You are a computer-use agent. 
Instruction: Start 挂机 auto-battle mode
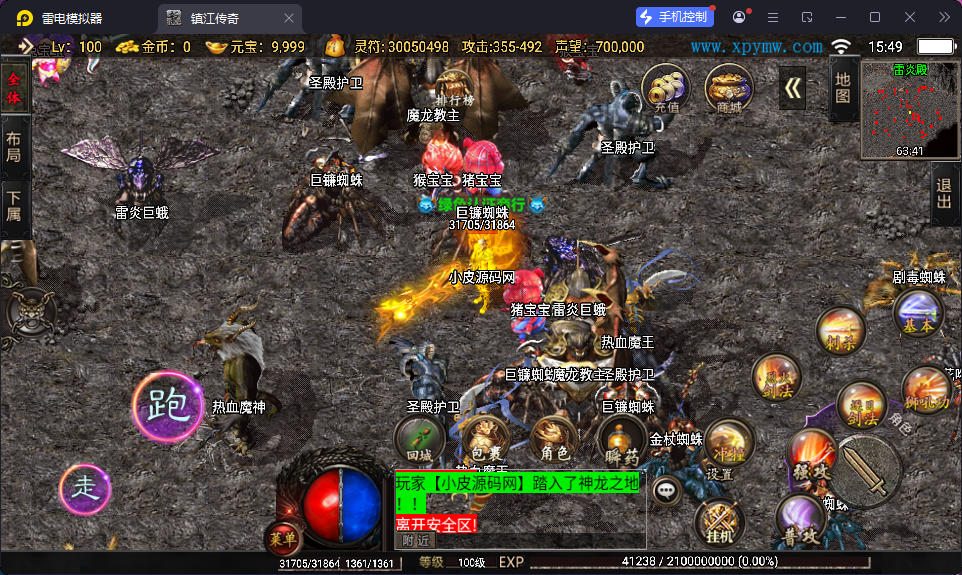point(718,523)
